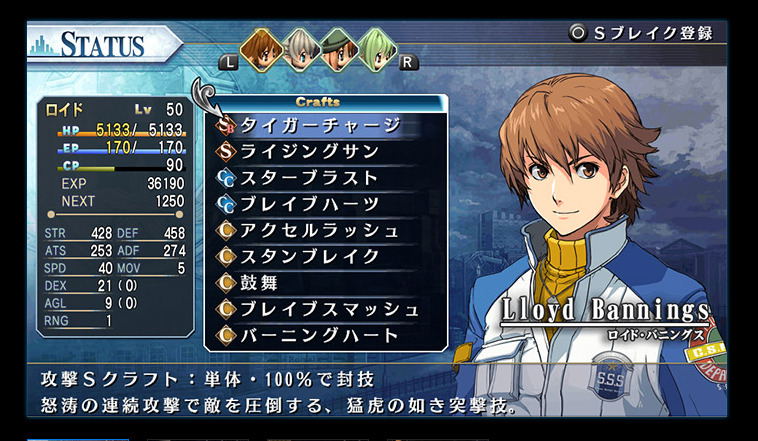This screenshot has height=441, width=758.
Task: Select the green-hat character portrait
Action: (338, 48)
